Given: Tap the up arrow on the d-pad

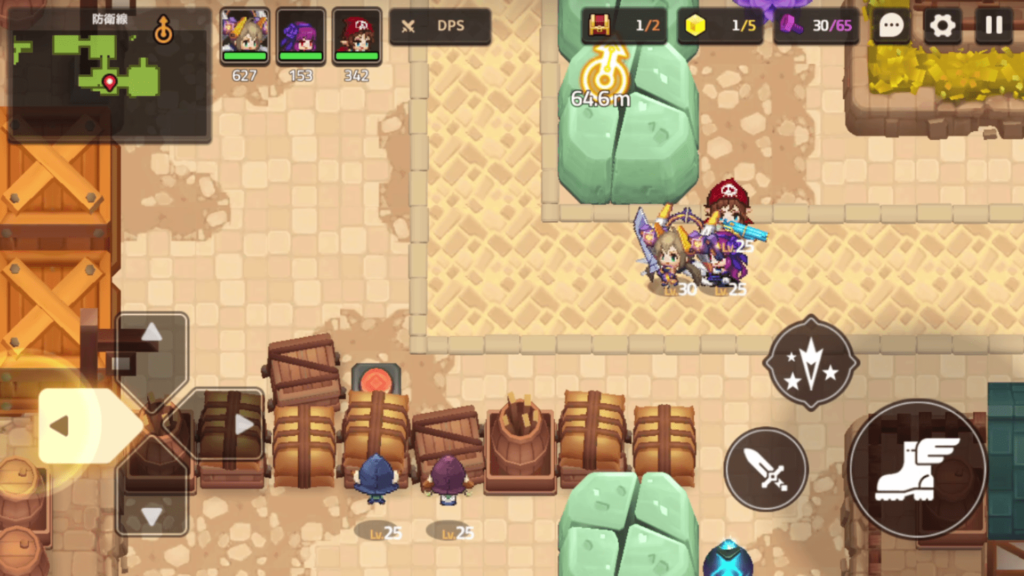Looking at the screenshot, I should coord(151,333).
